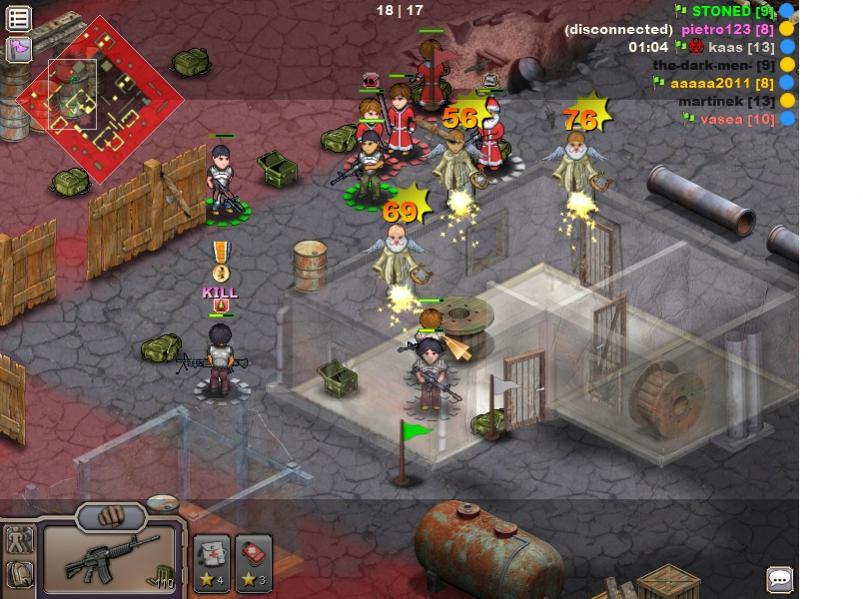Open the backpack inventory icon
This screenshot has height=599, width=863.
point(19,575)
